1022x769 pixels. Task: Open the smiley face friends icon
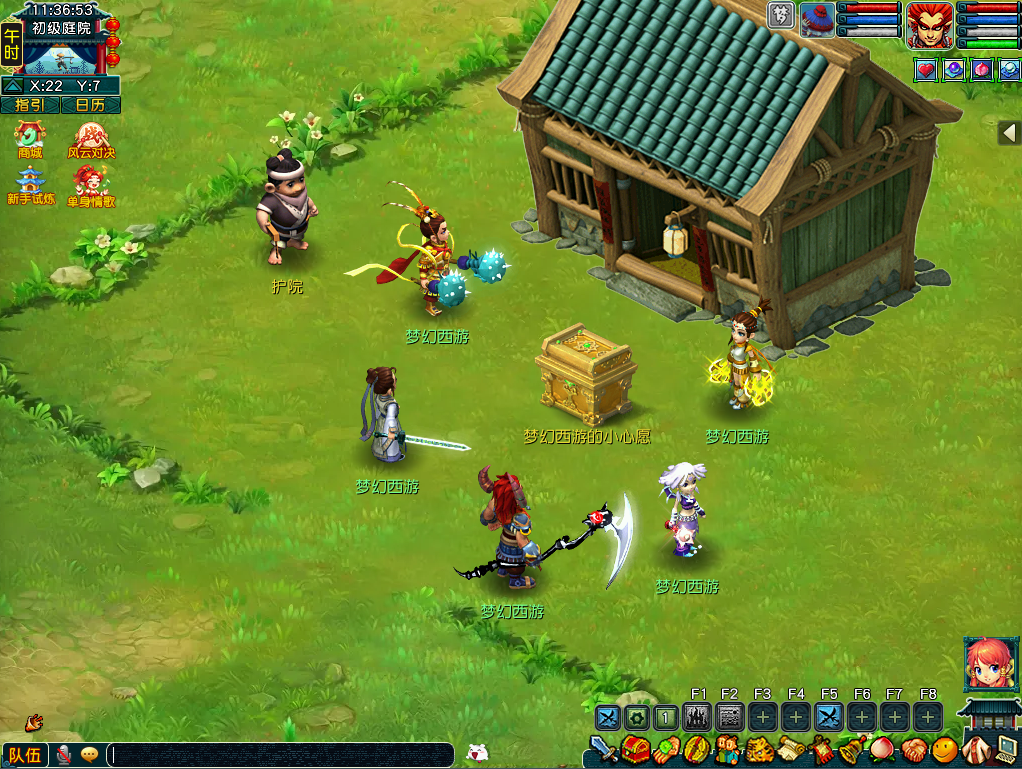pyautogui.click(x=944, y=749)
